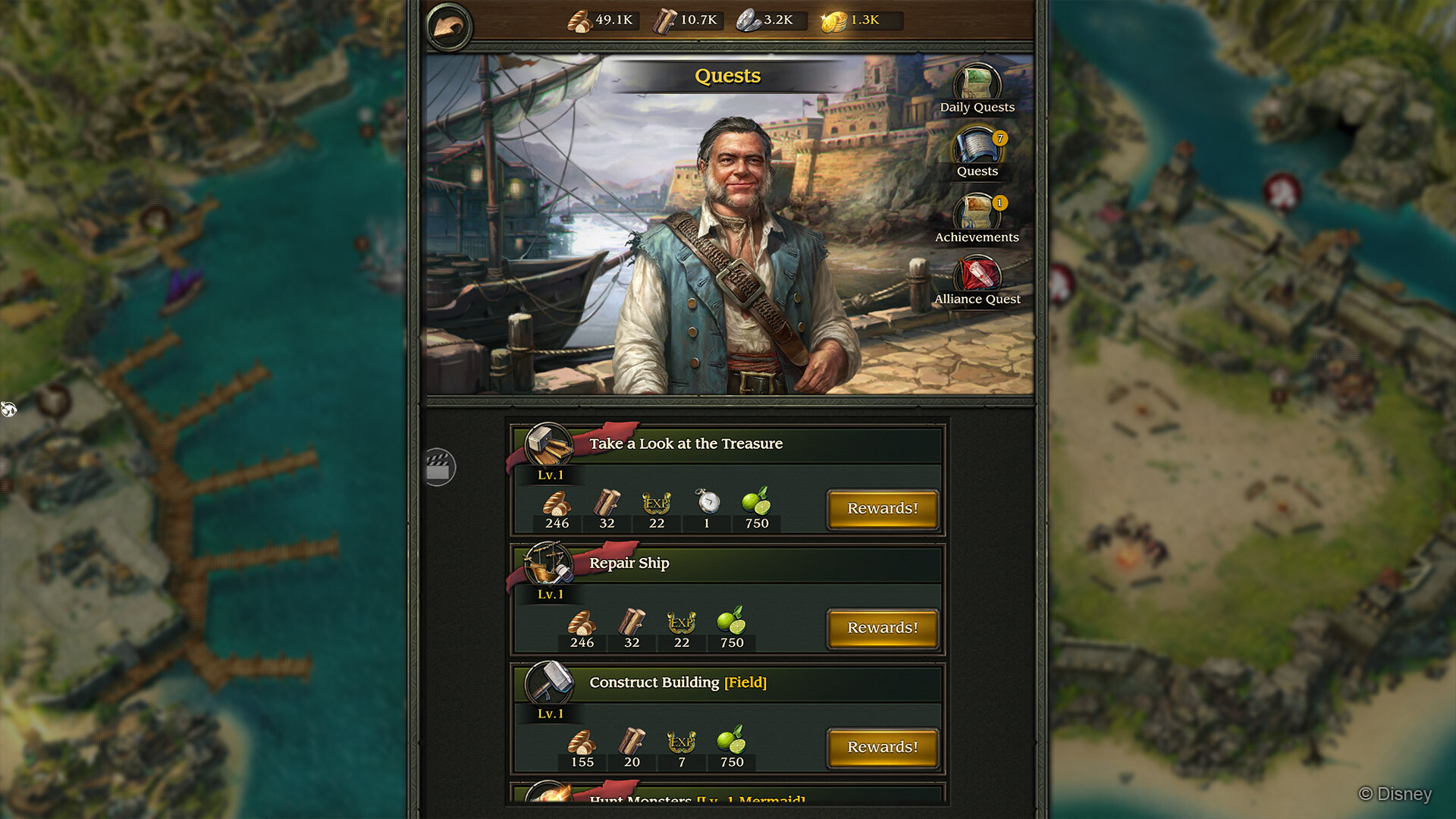Claim Rewards for Construct Building Field

[x=882, y=747]
